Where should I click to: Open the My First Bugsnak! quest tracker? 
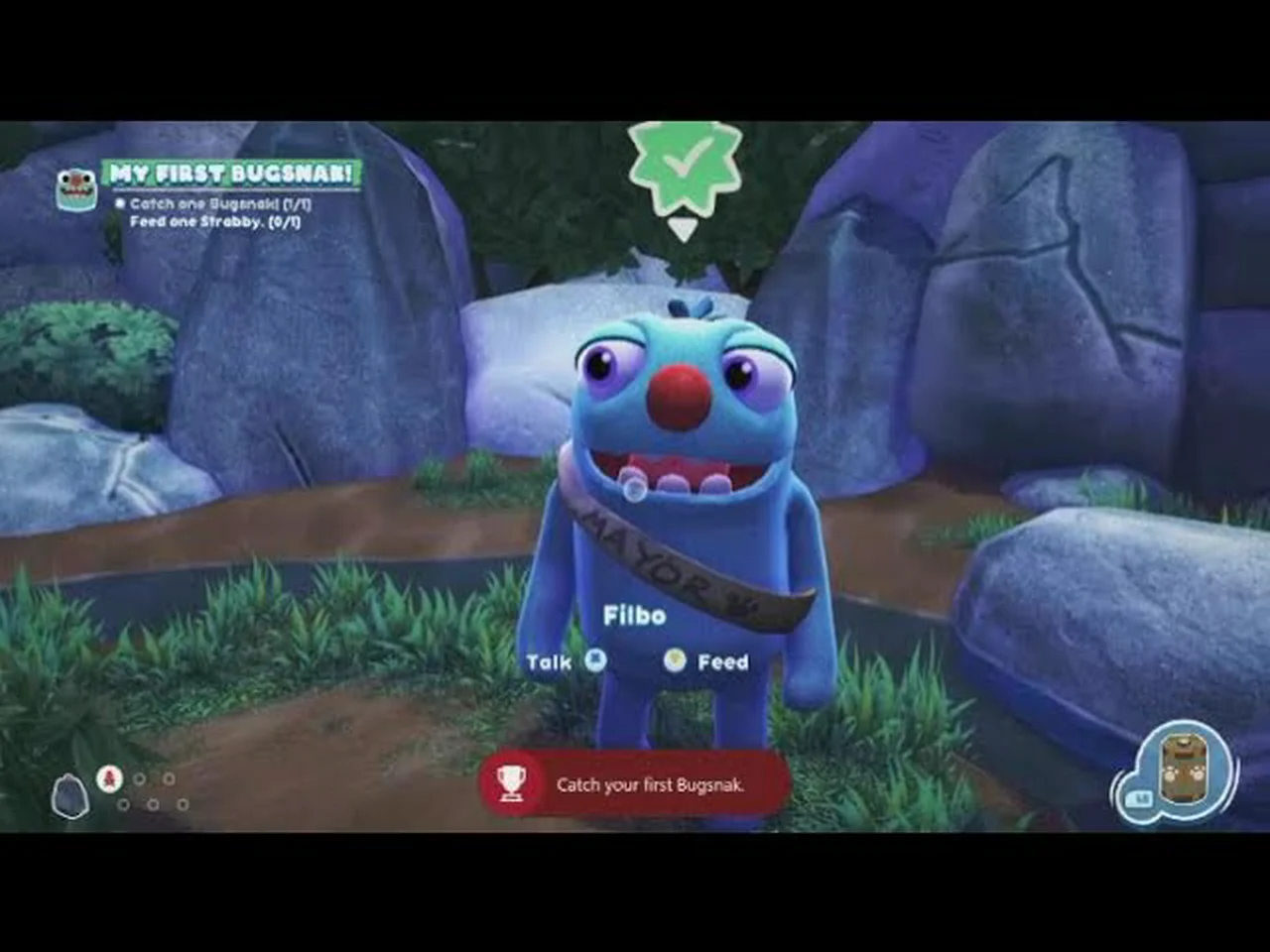[x=230, y=175]
